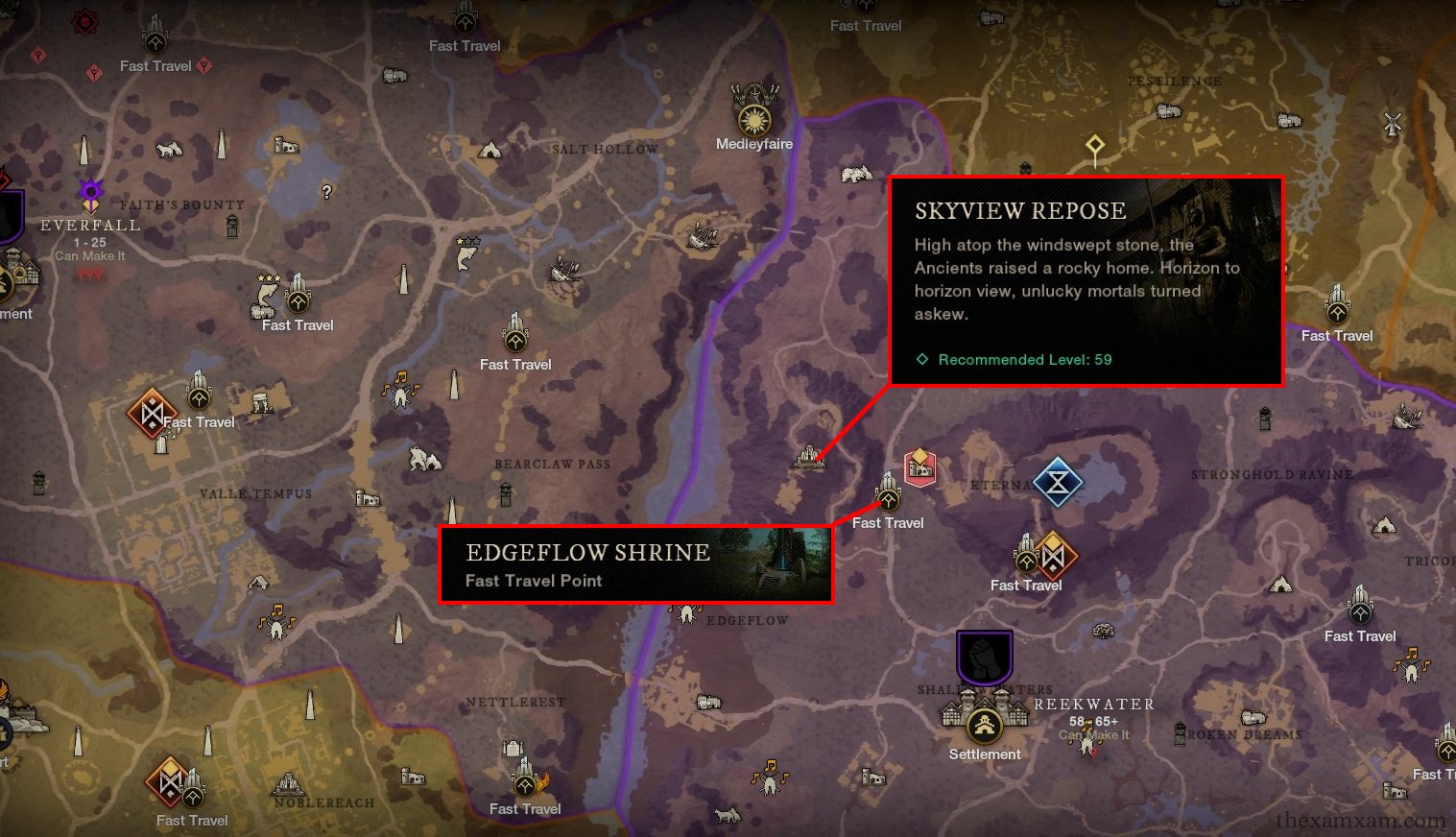Select the black faction shield above Reekwater
The height and width of the screenshot is (837, 1456).
tap(985, 657)
